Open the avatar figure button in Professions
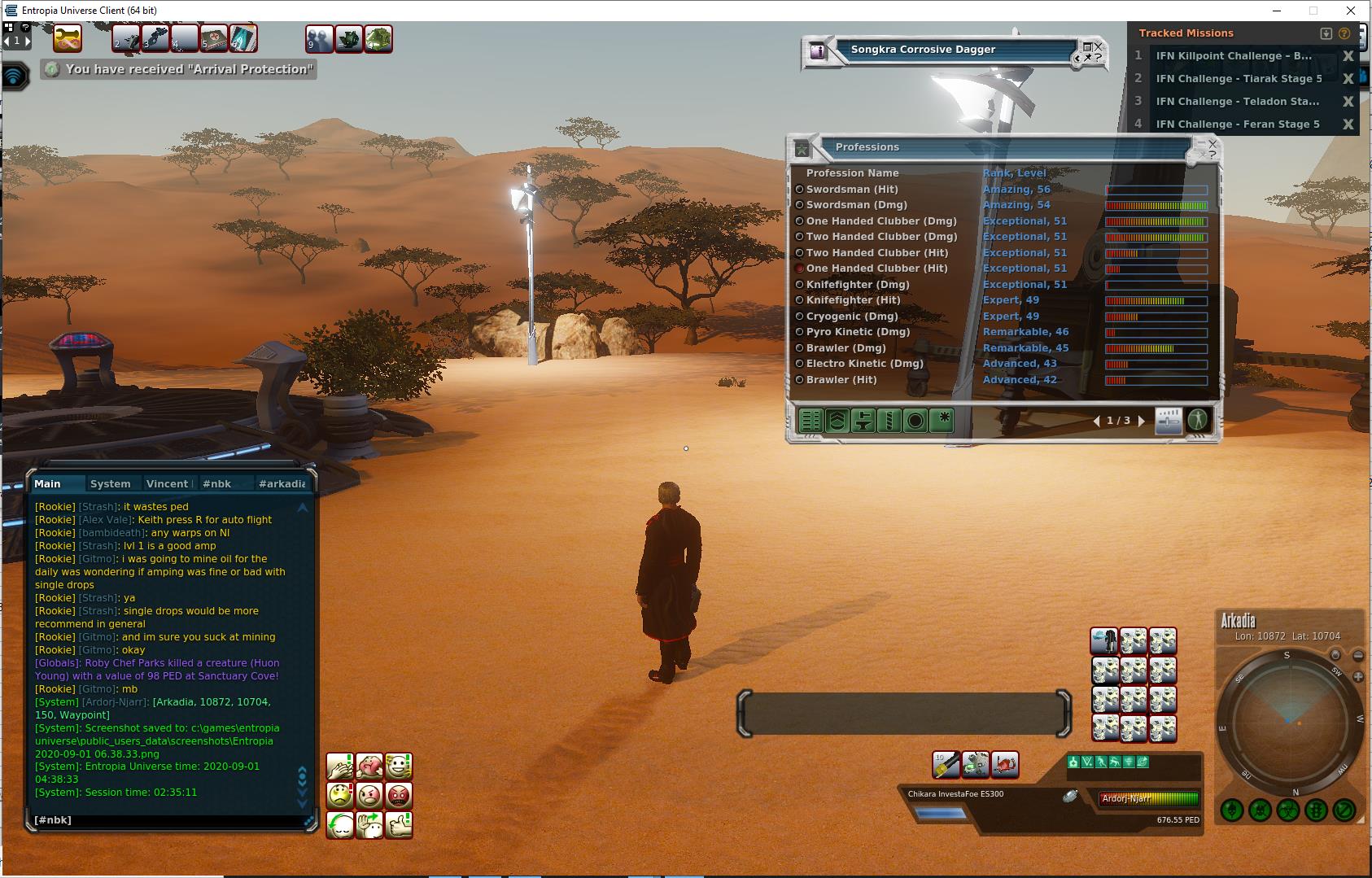 (x=1197, y=420)
